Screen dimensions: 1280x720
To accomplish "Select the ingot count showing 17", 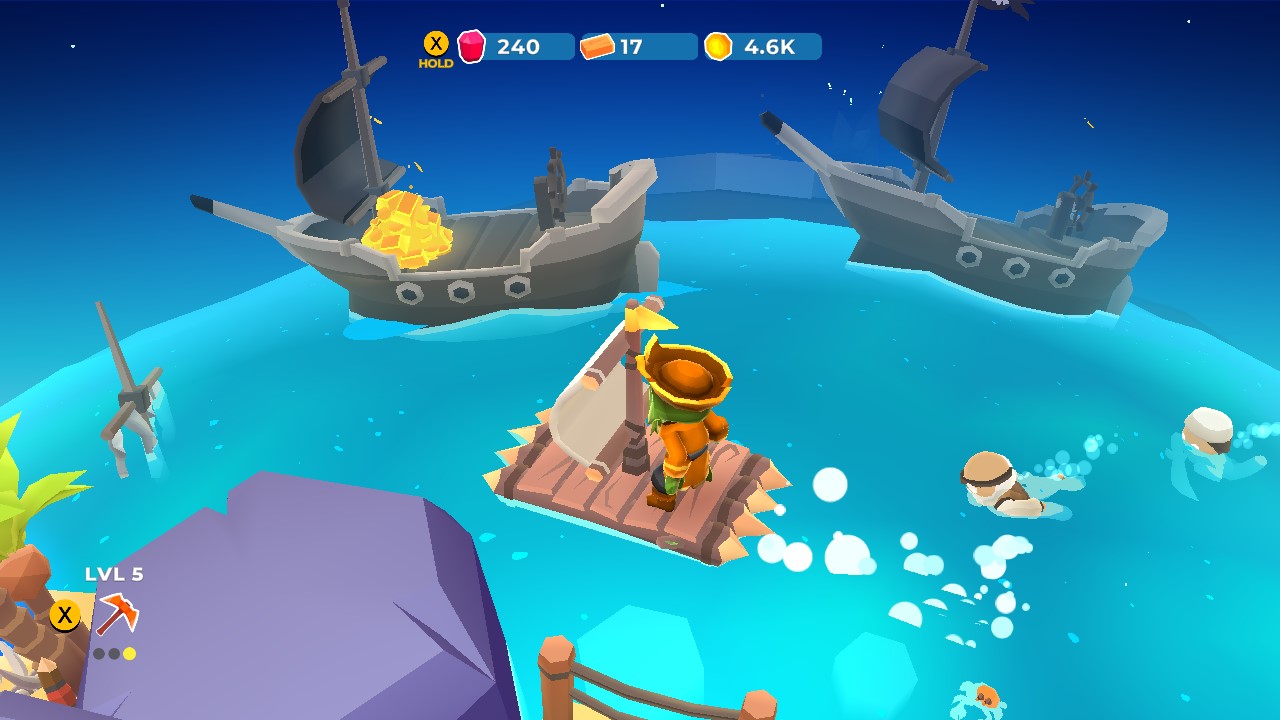I will [x=632, y=45].
